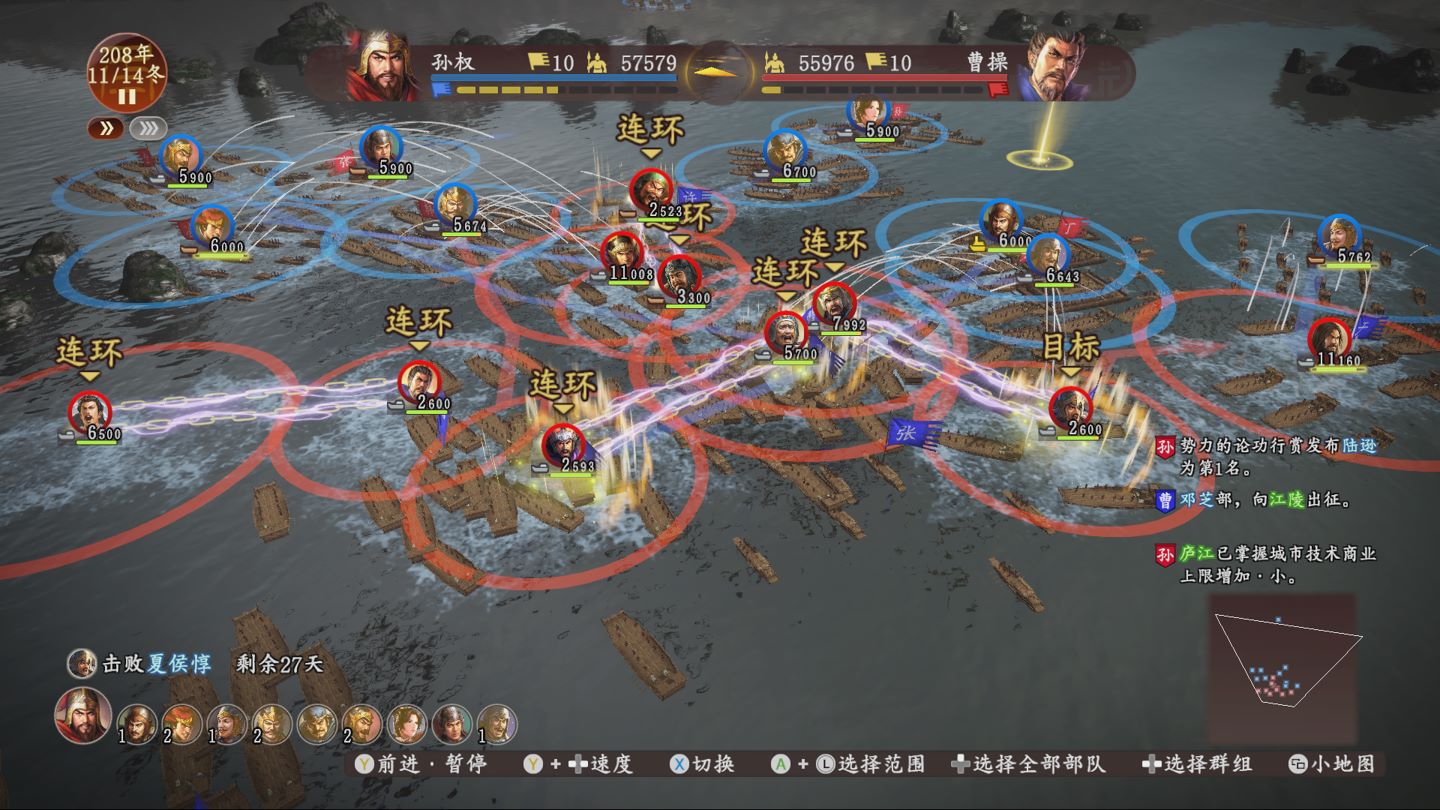Select the enemy unit with 11008 troops

coord(620,252)
